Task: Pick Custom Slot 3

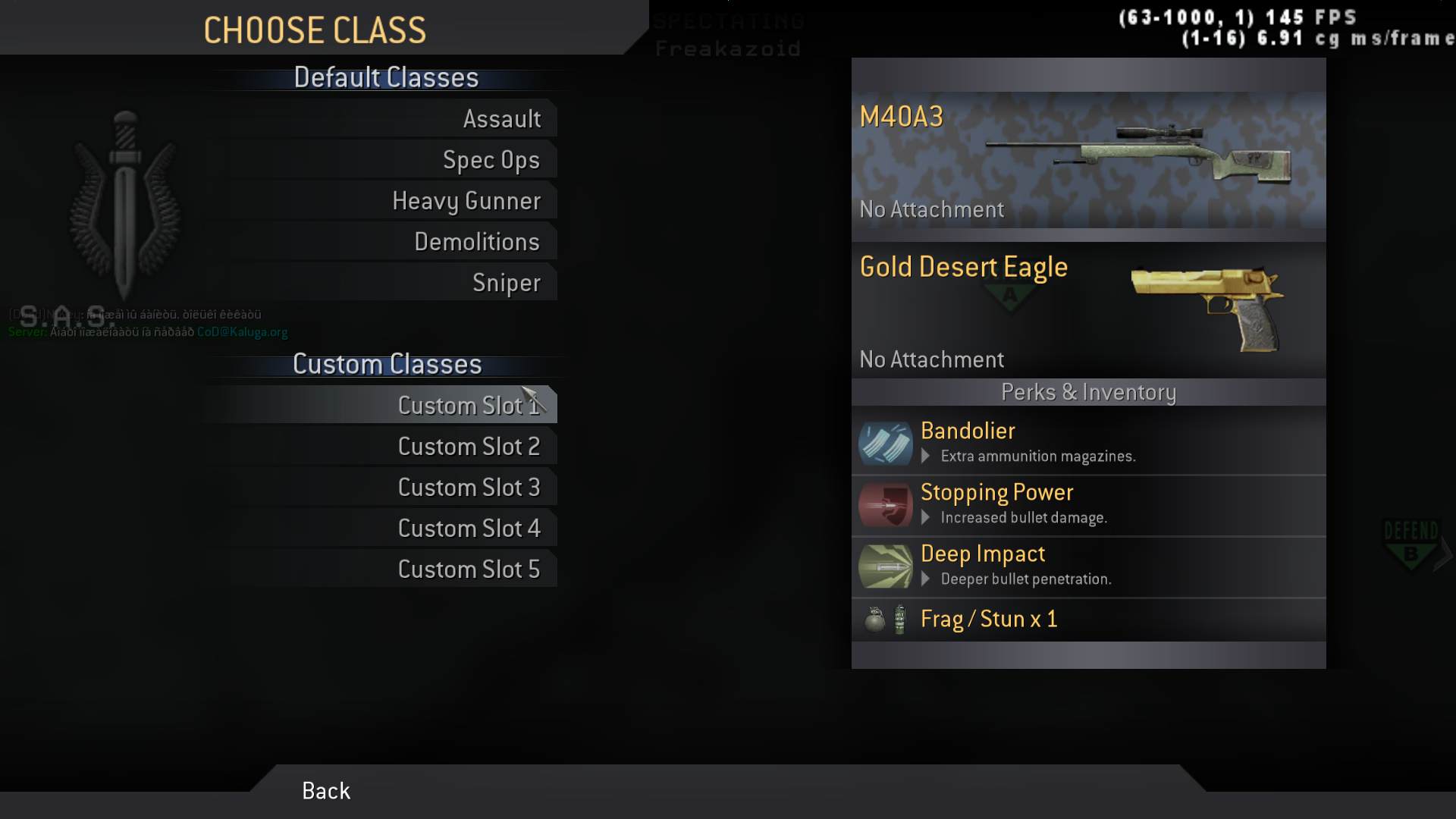Action: tap(469, 488)
